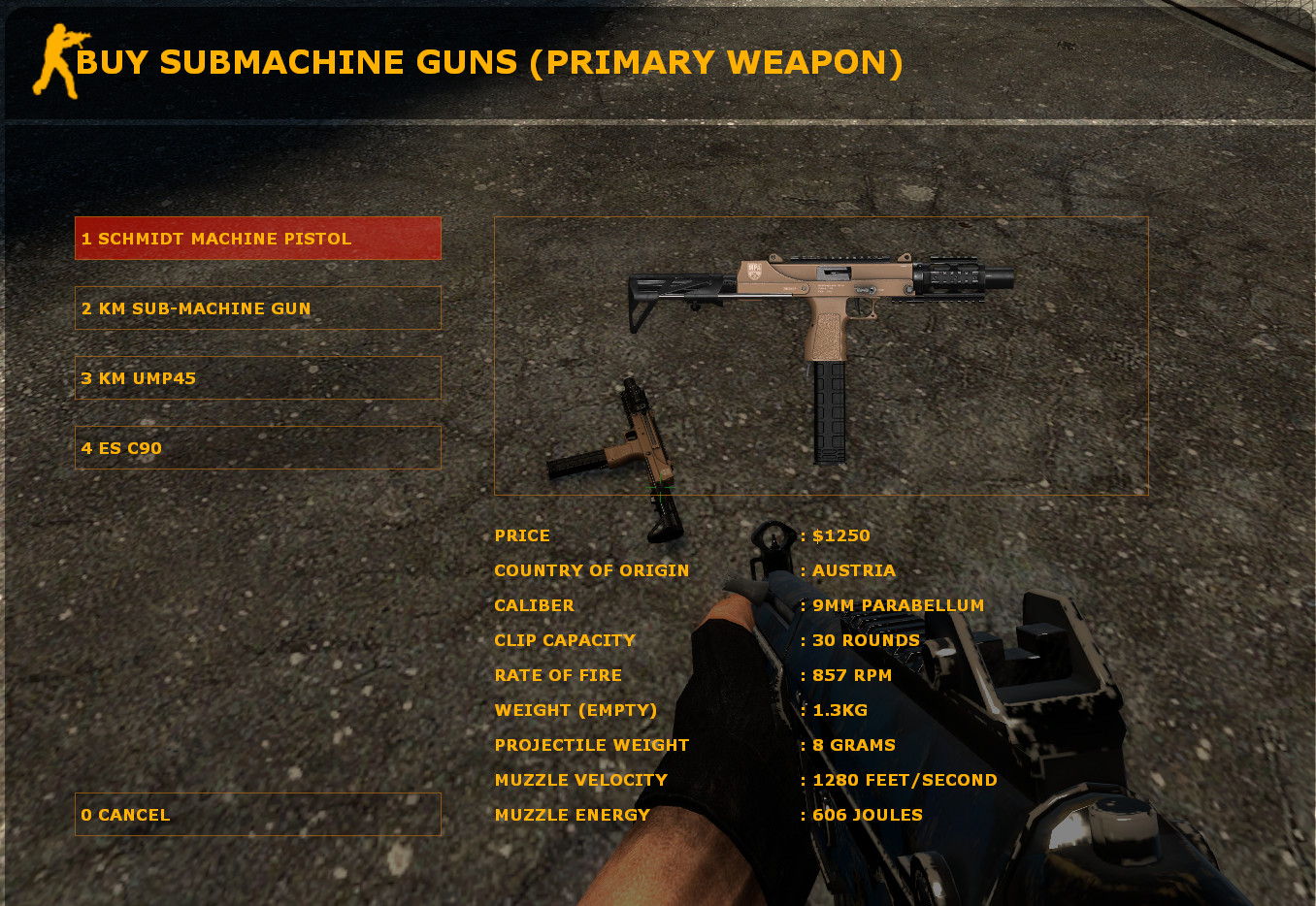Click the BUY SUBMACHINE GUNS title text
The width and height of the screenshot is (1316, 906).
coord(490,62)
